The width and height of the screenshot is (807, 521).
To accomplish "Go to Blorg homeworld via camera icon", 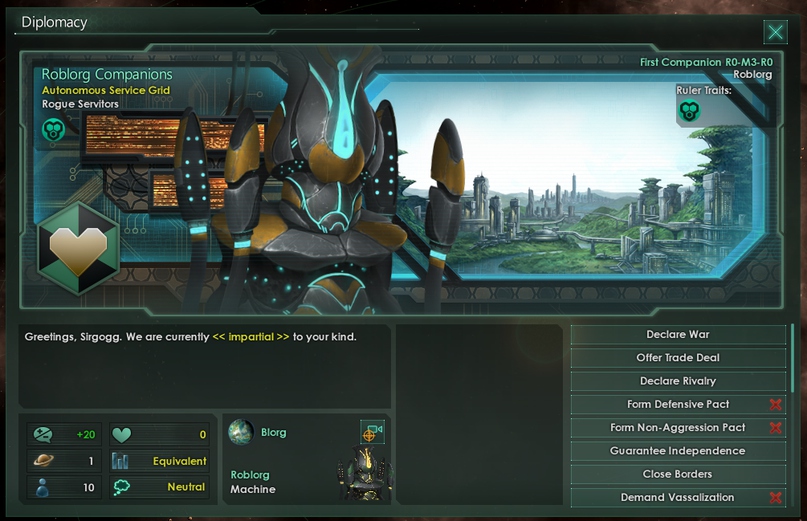I will 372,432.
